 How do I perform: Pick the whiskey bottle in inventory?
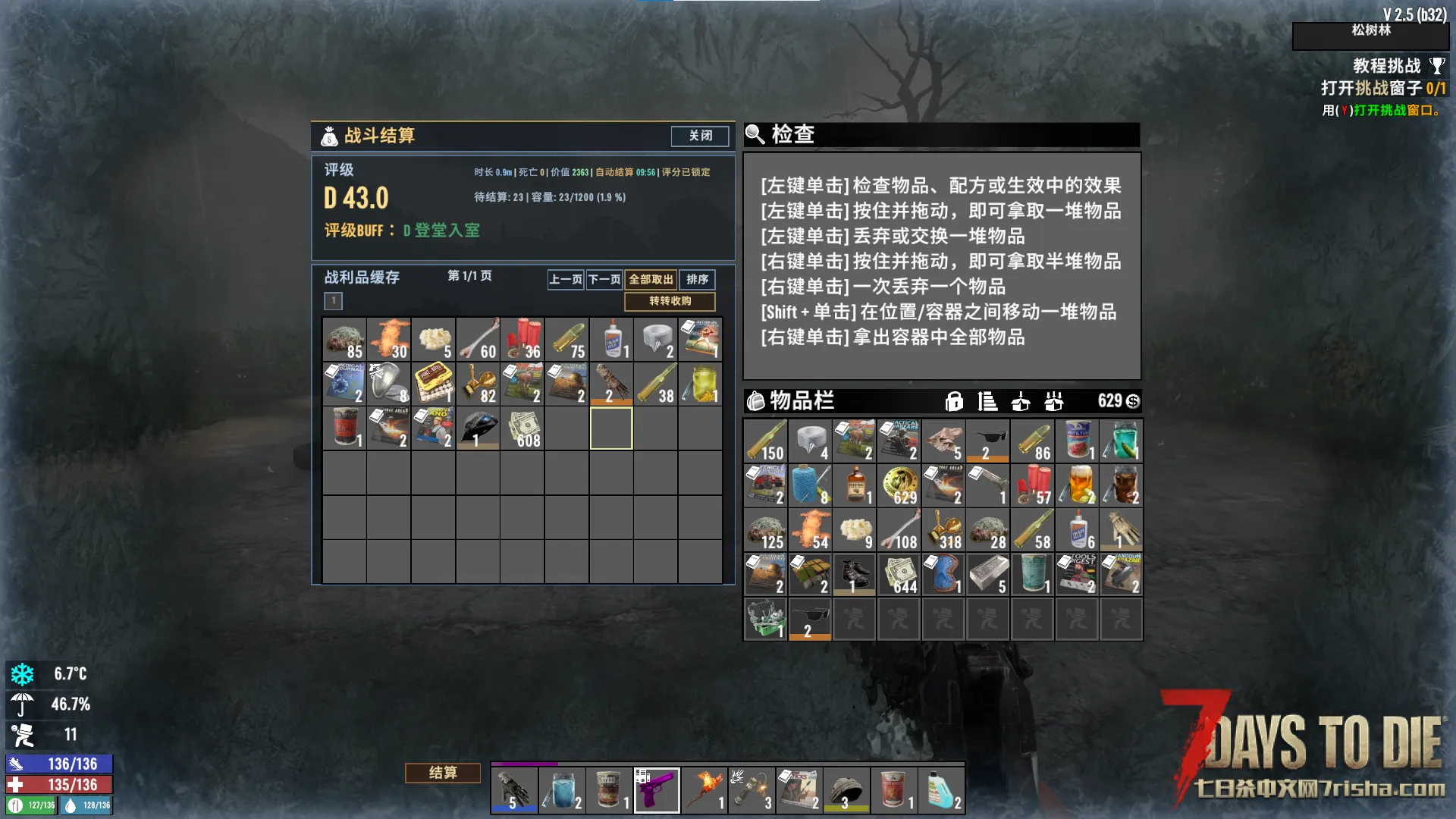point(855,485)
